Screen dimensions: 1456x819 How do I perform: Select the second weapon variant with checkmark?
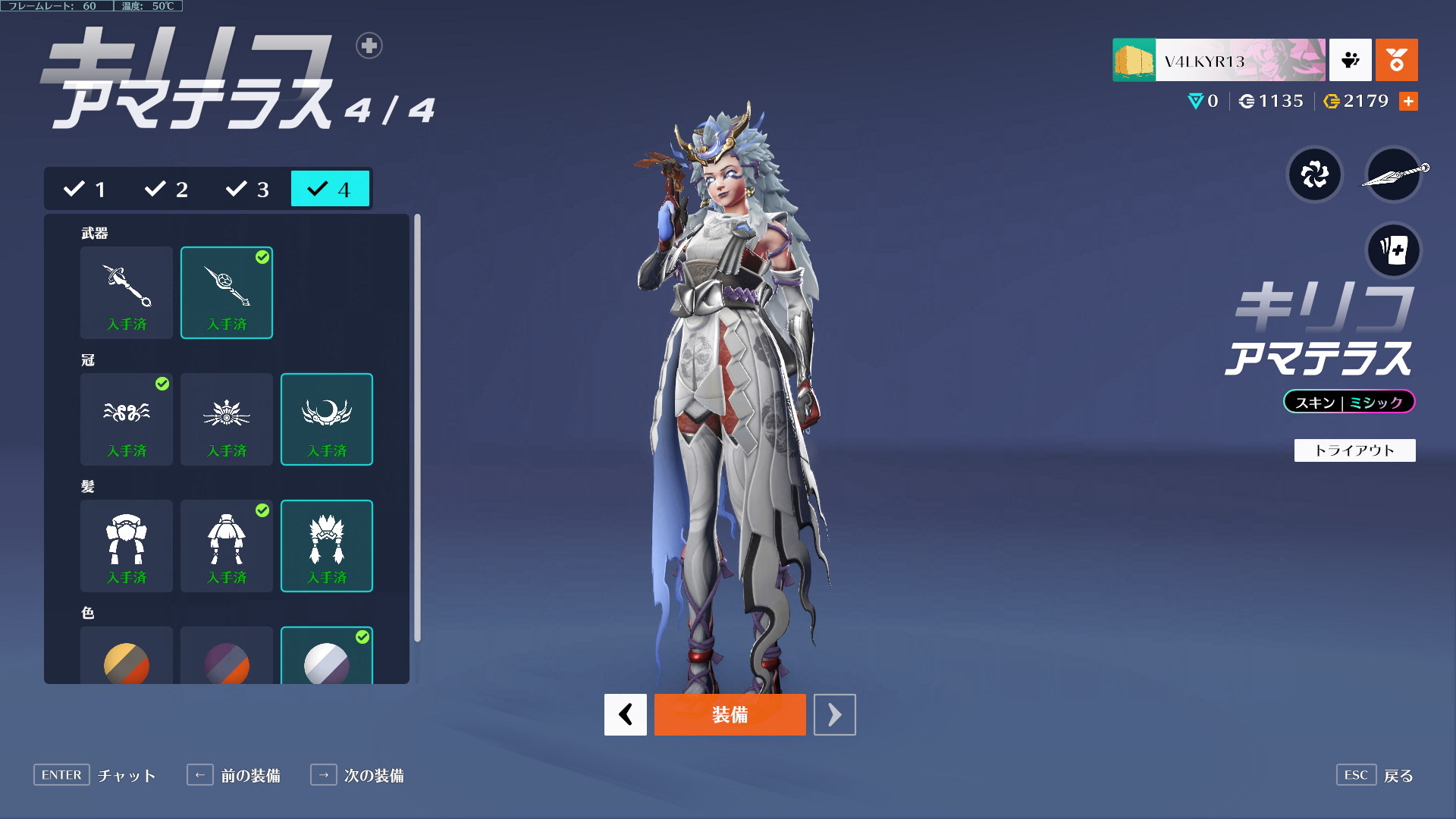pos(227,292)
